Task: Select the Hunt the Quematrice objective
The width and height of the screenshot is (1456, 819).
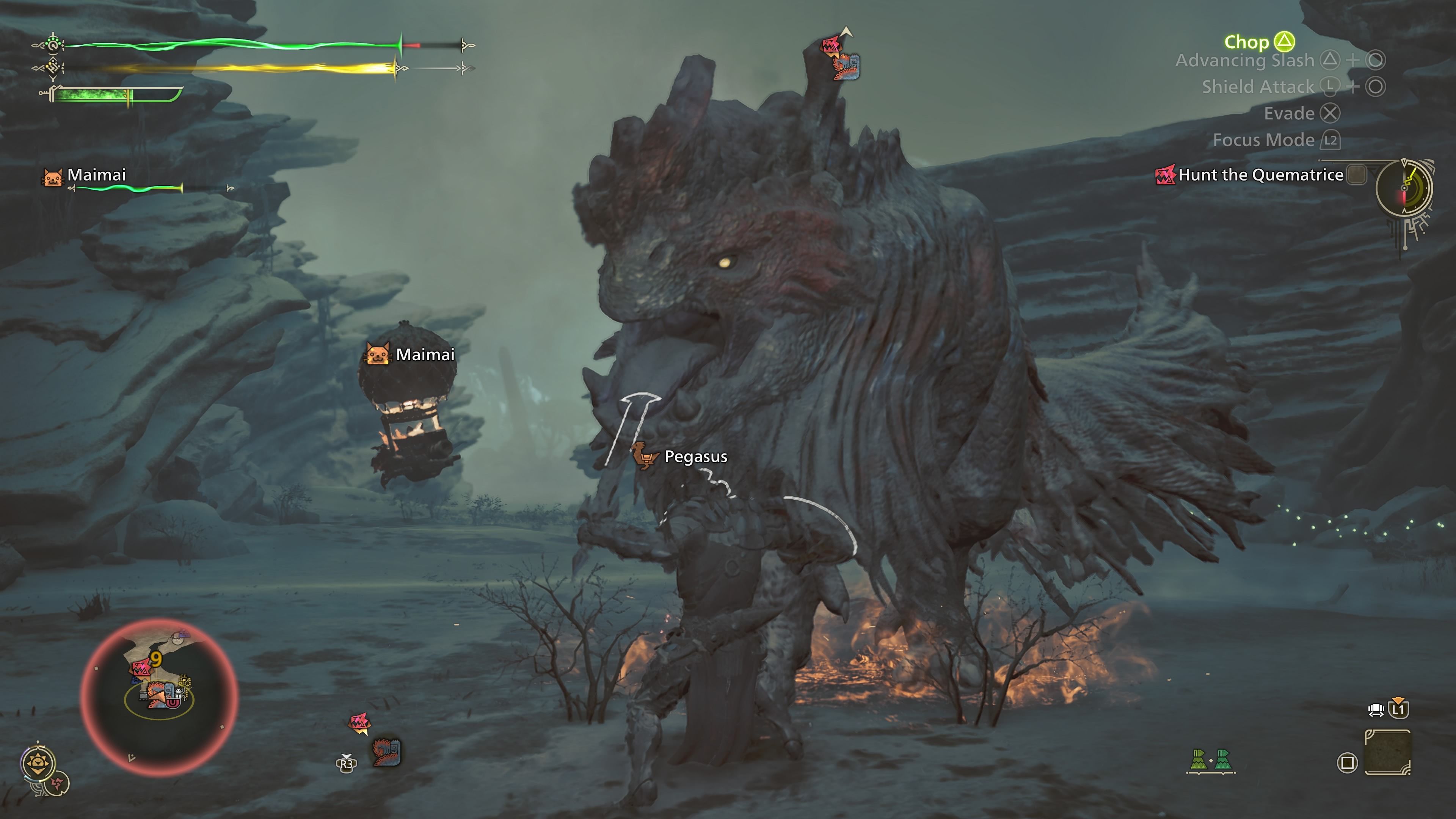Action: (1260, 175)
